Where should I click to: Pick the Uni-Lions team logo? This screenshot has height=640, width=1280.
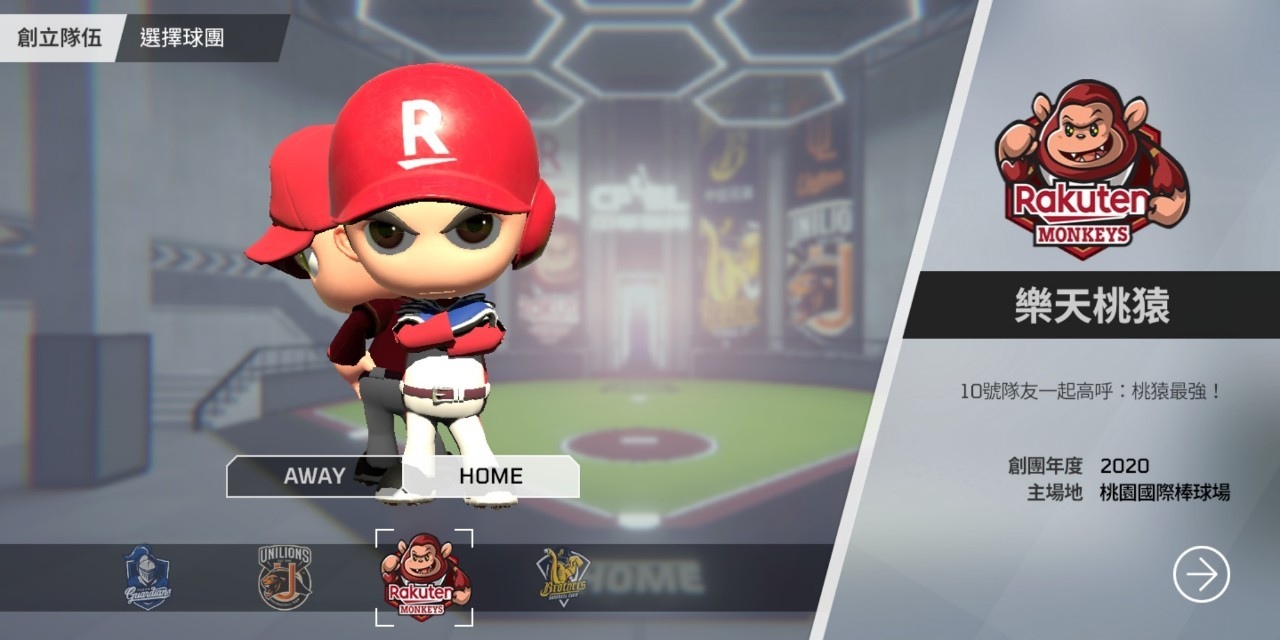(285, 578)
